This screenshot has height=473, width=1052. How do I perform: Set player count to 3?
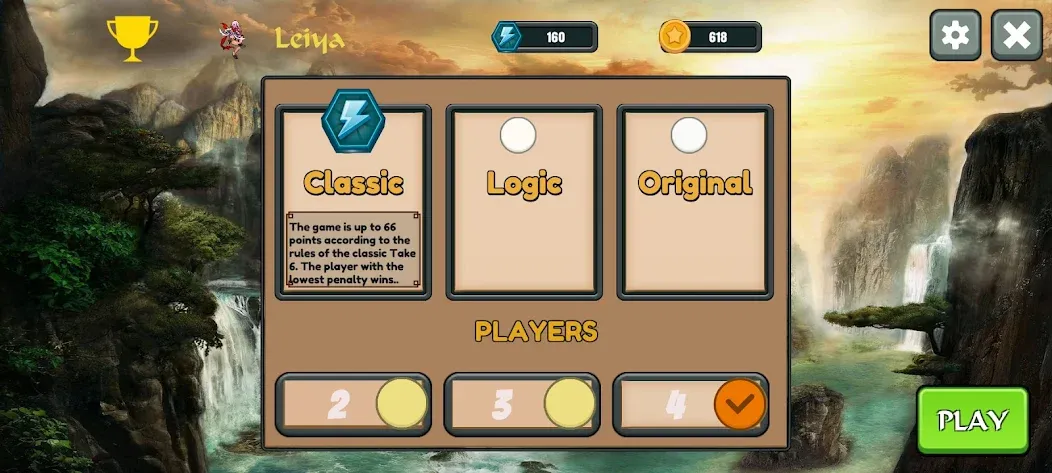pyautogui.click(x=522, y=404)
